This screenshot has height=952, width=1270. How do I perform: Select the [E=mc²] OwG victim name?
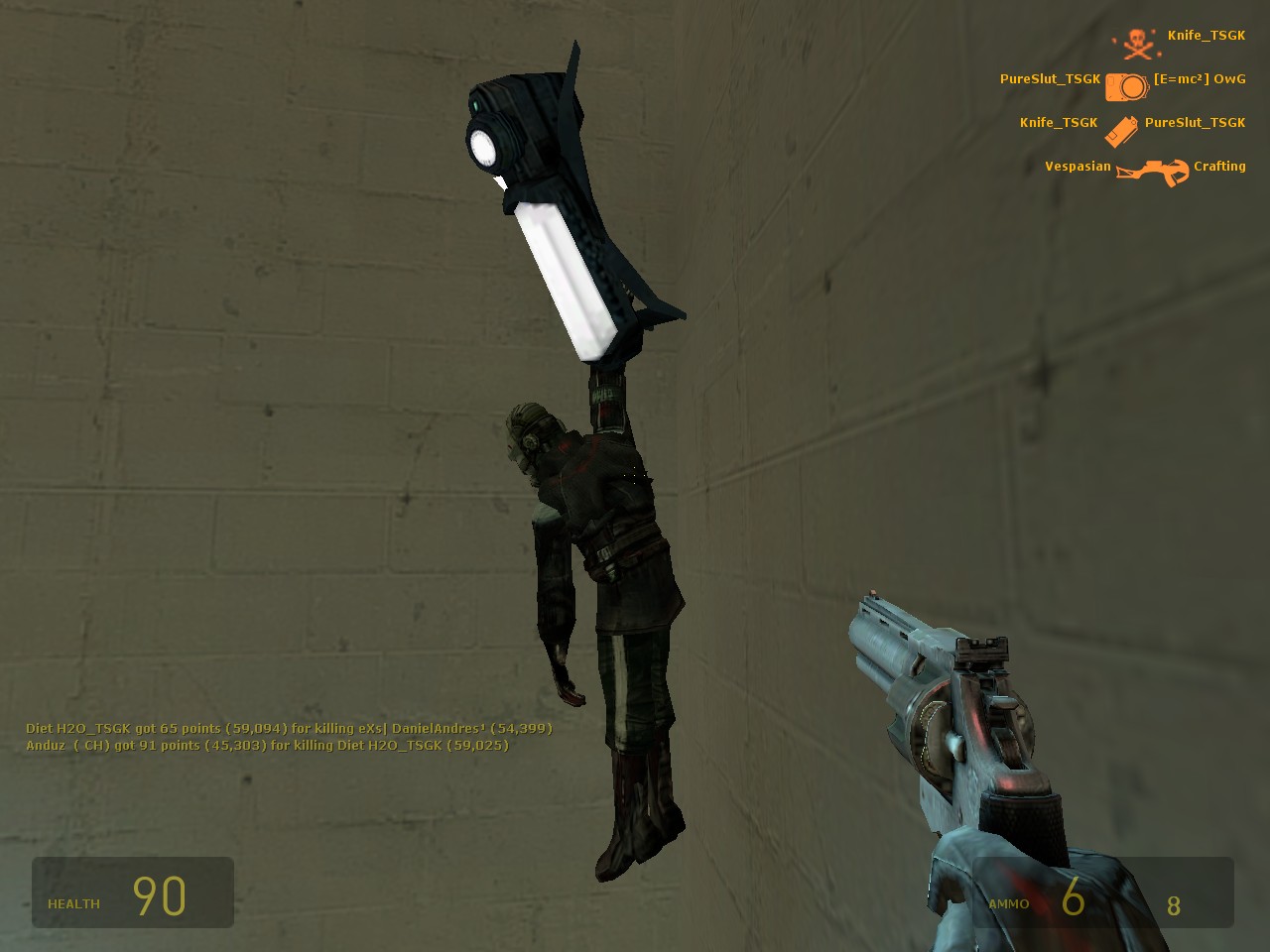coord(1198,78)
